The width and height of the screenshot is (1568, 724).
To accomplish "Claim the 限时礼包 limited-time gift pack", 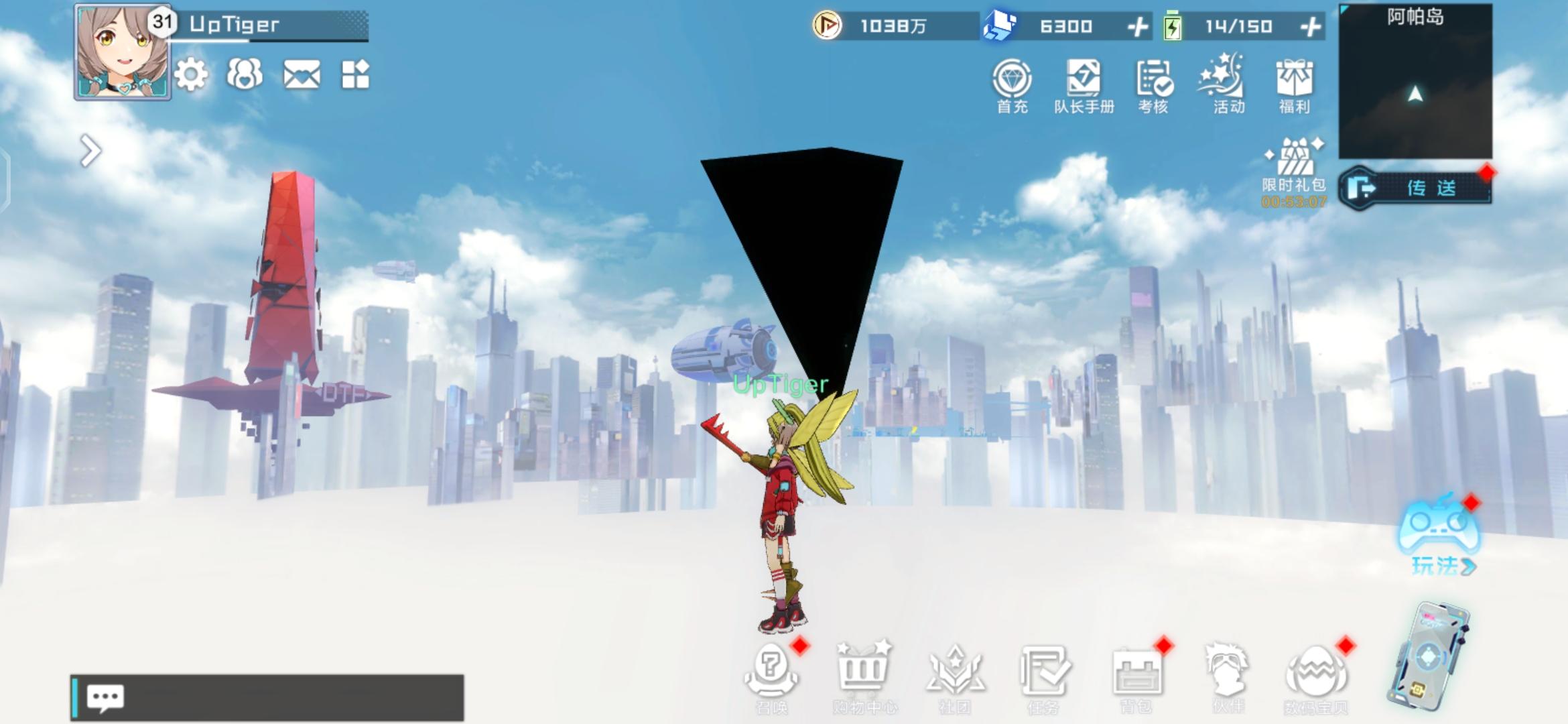I will click(1295, 164).
